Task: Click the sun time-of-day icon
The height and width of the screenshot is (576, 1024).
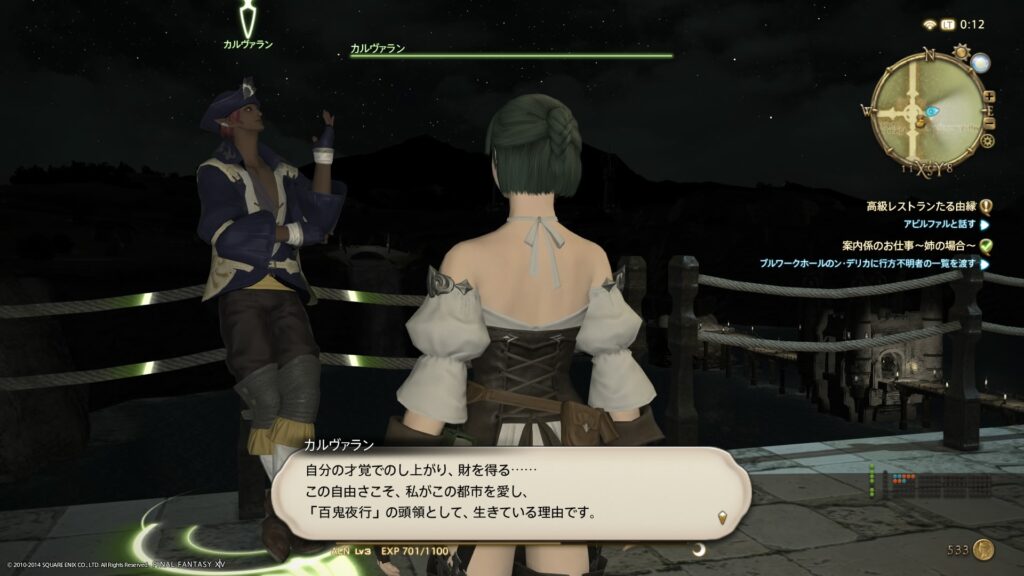Action: [961, 52]
